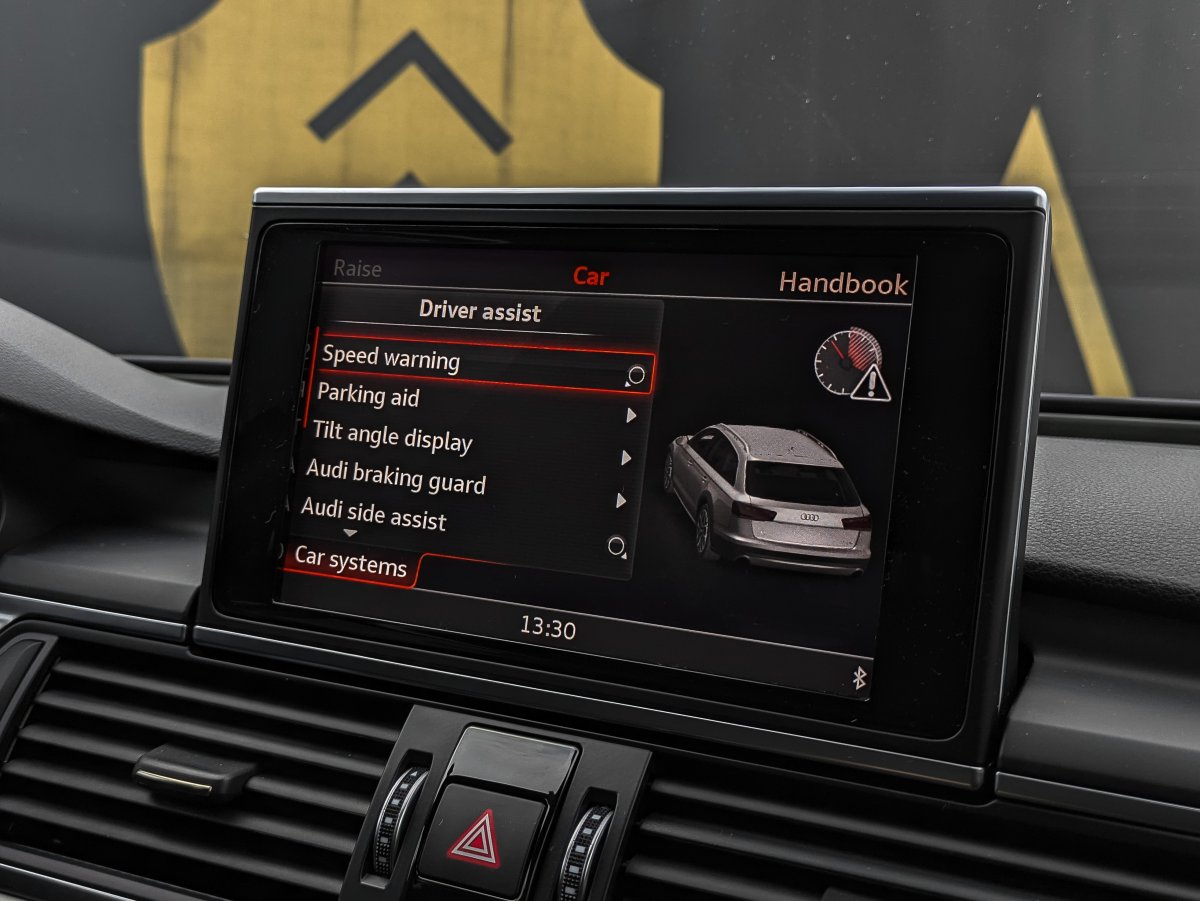1200x901 pixels.
Task: Click the down arrow below the menu list
Action: click(x=350, y=535)
